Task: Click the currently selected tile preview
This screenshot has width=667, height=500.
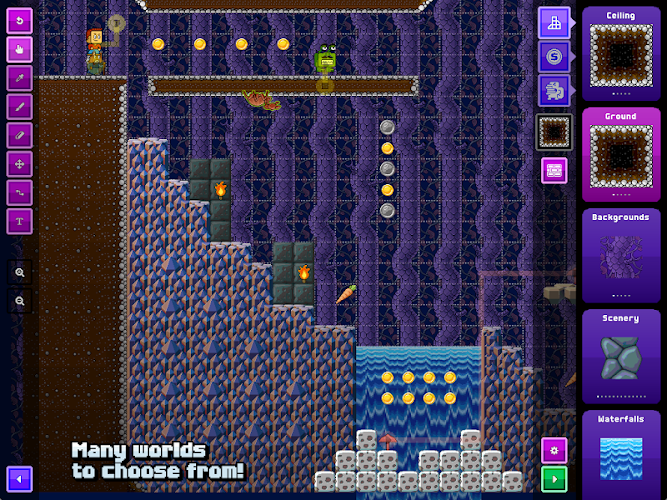Action: click(554, 131)
